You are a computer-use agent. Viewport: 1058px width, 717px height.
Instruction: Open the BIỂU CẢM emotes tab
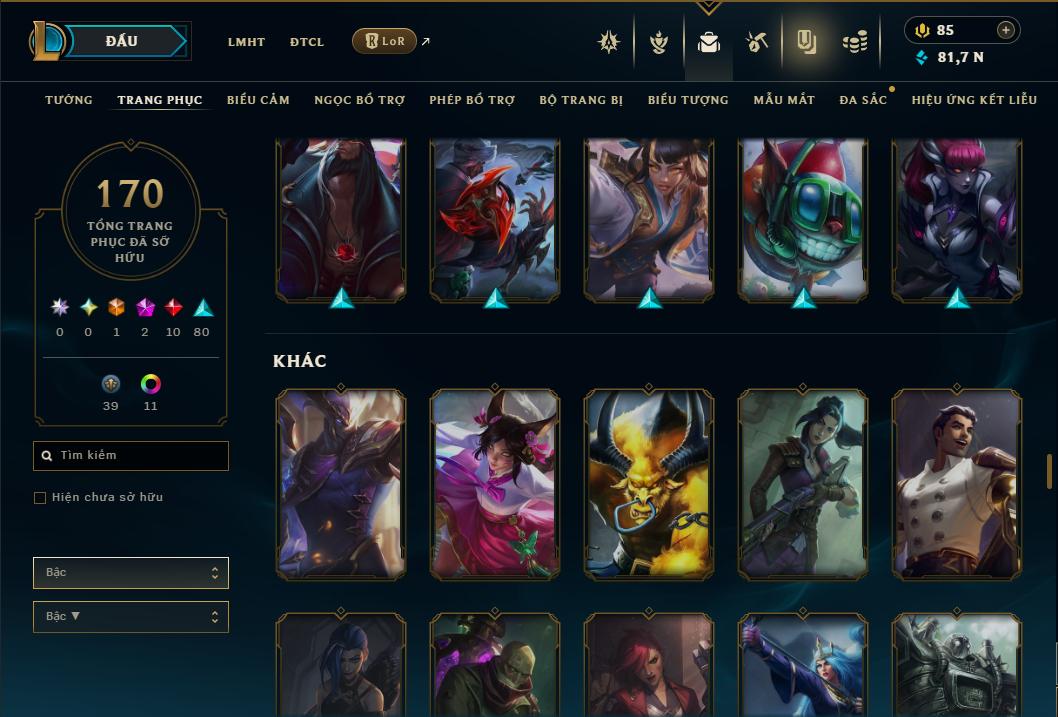tap(258, 100)
